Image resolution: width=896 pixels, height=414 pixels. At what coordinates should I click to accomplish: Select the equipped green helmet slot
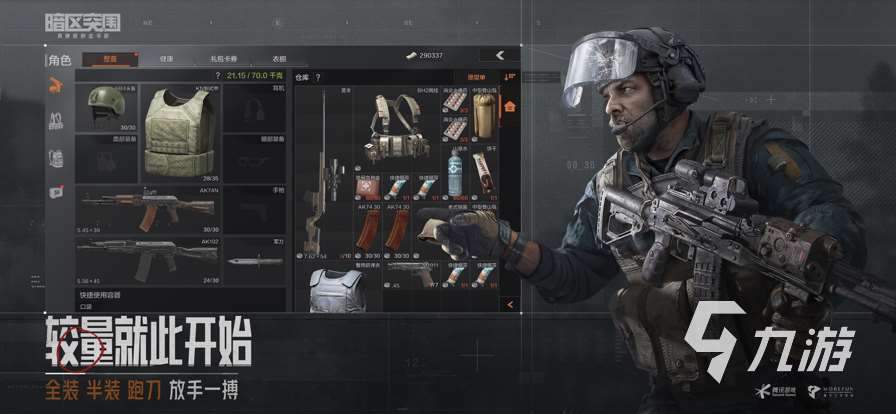[106, 107]
